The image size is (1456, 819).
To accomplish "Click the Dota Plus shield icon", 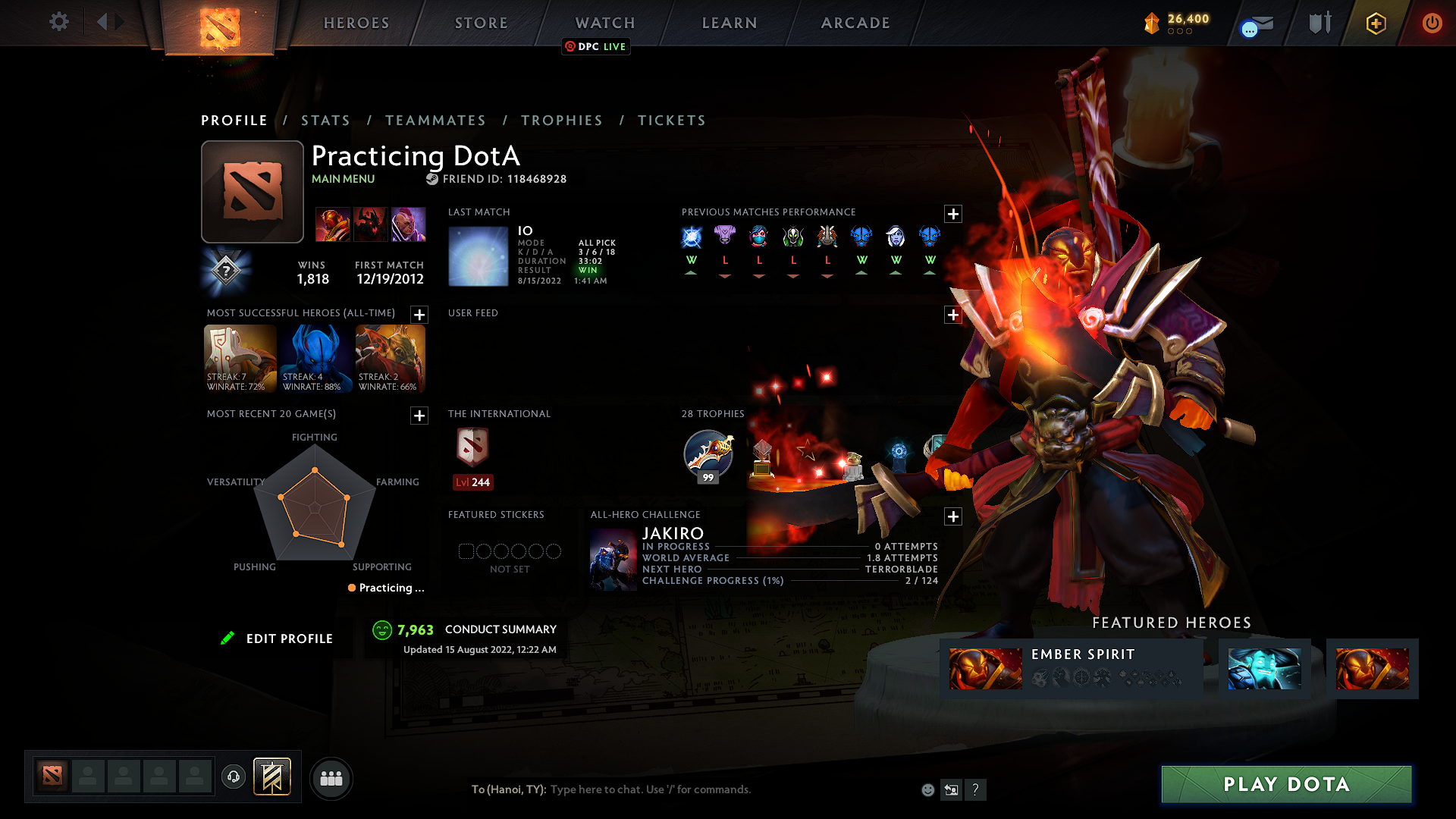I will [1376, 23].
